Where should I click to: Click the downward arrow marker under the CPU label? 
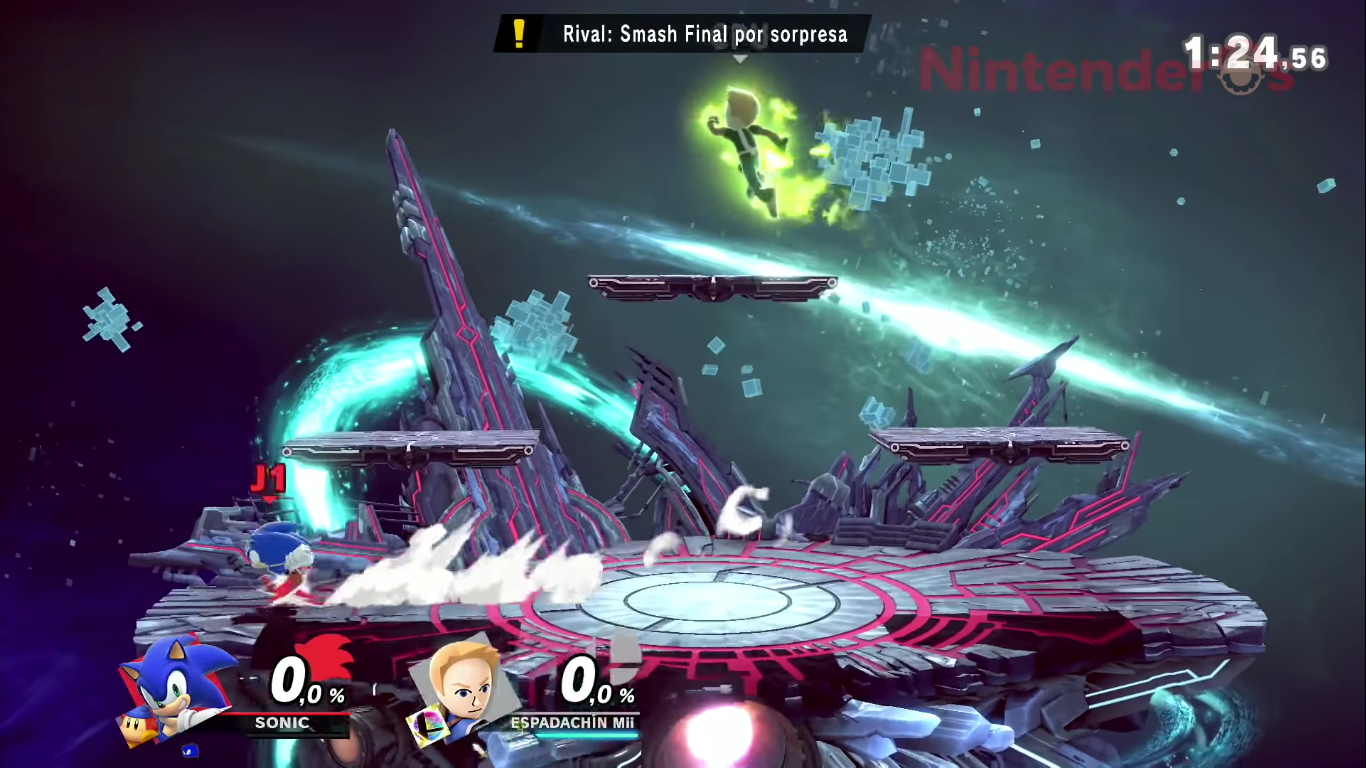739,60
